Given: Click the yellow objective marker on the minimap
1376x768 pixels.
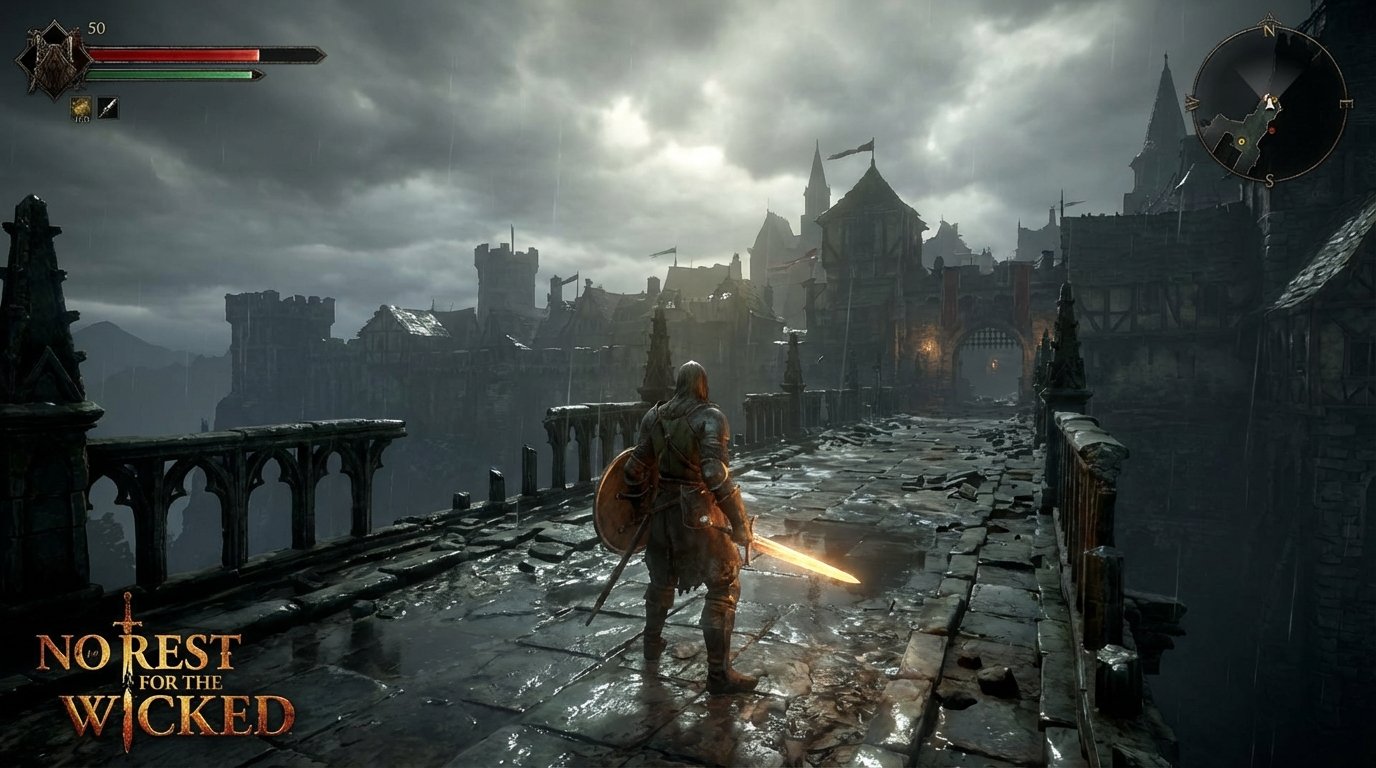Looking at the screenshot, I should [1242, 141].
